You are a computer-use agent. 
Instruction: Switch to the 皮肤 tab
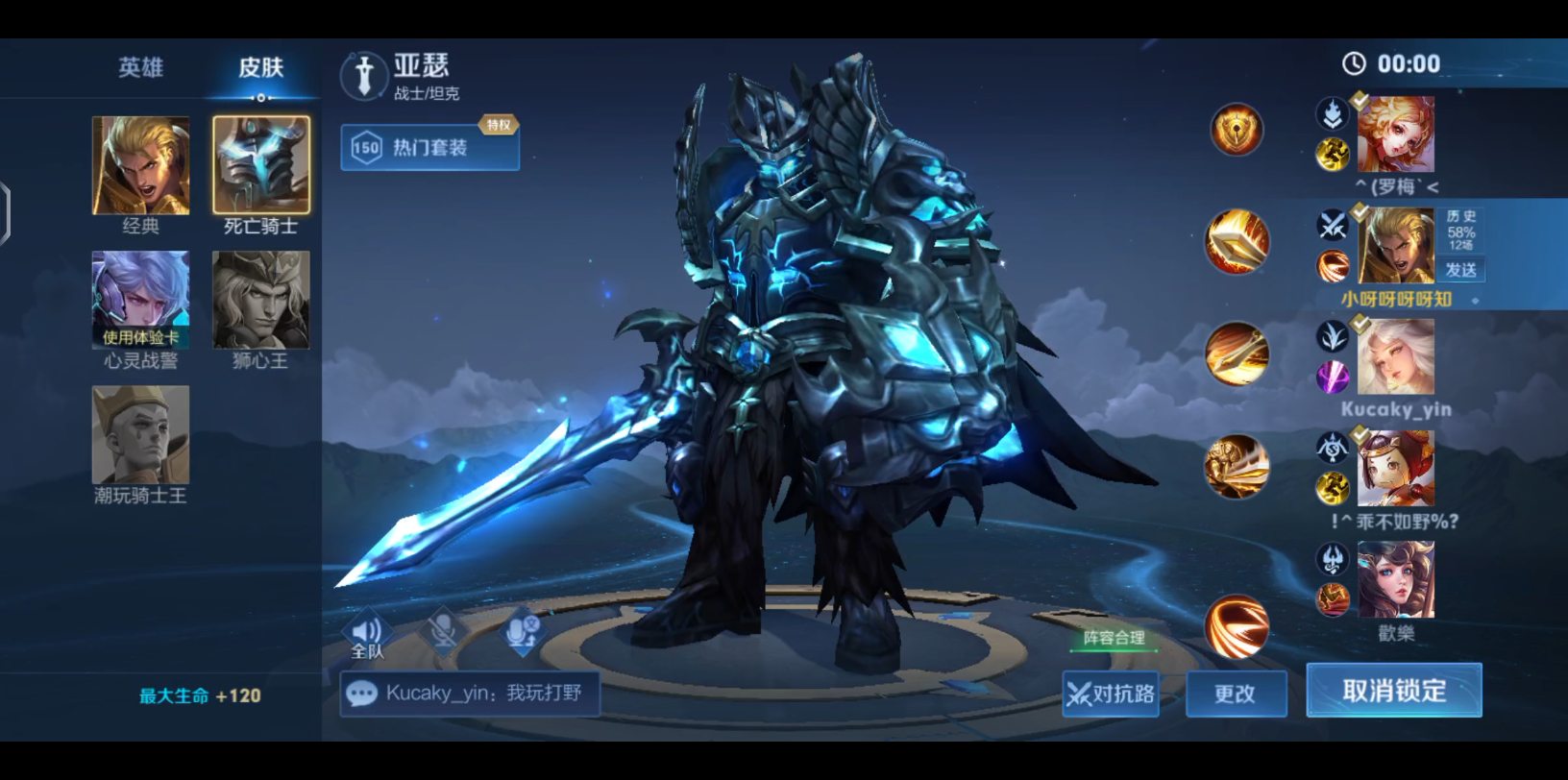(x=260, y=67)
